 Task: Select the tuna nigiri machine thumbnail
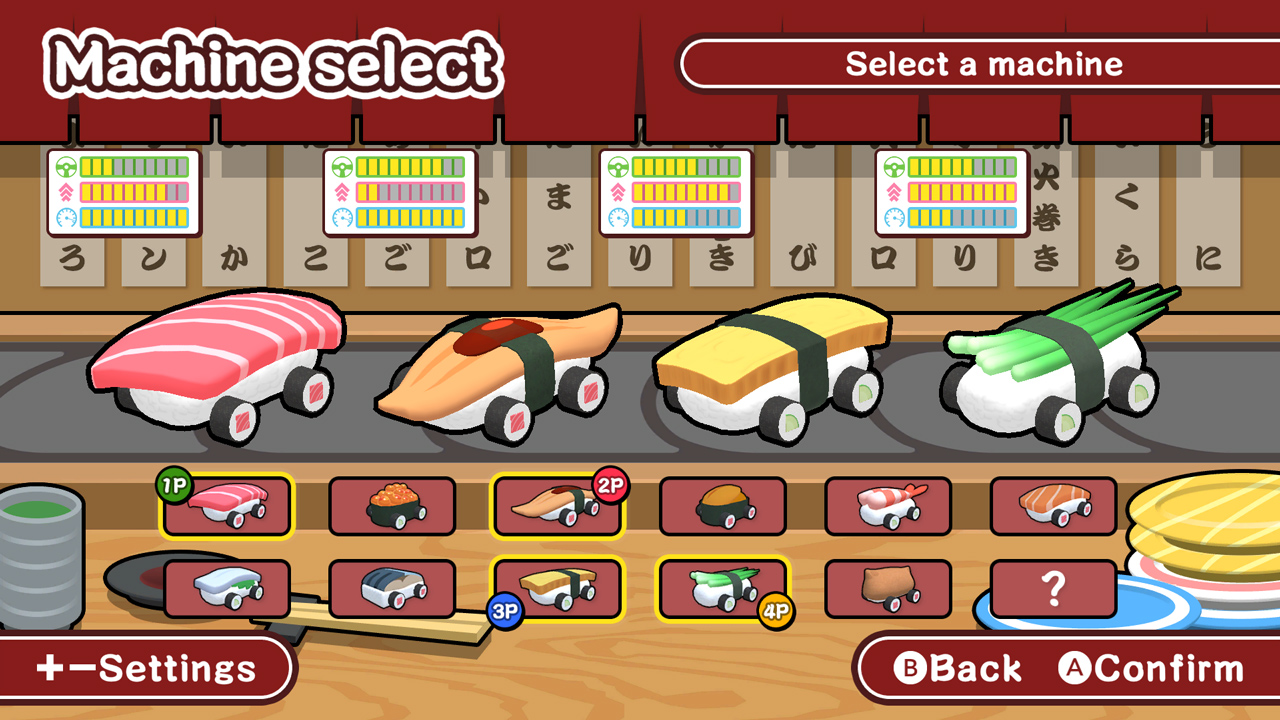coord(226,507)
